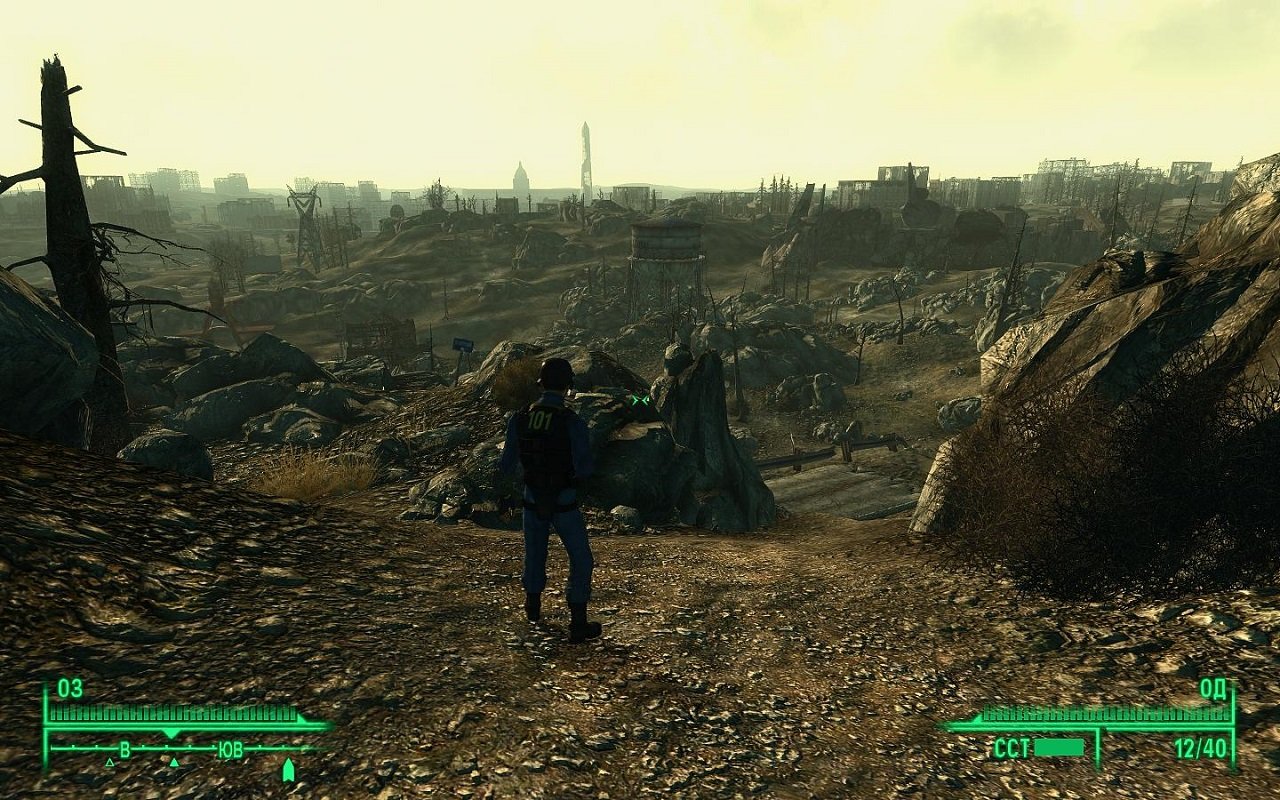Viewport: 1280px width, 800px height.
Task: Click the green weapon condition fill block
Action: pos(1059,747)
